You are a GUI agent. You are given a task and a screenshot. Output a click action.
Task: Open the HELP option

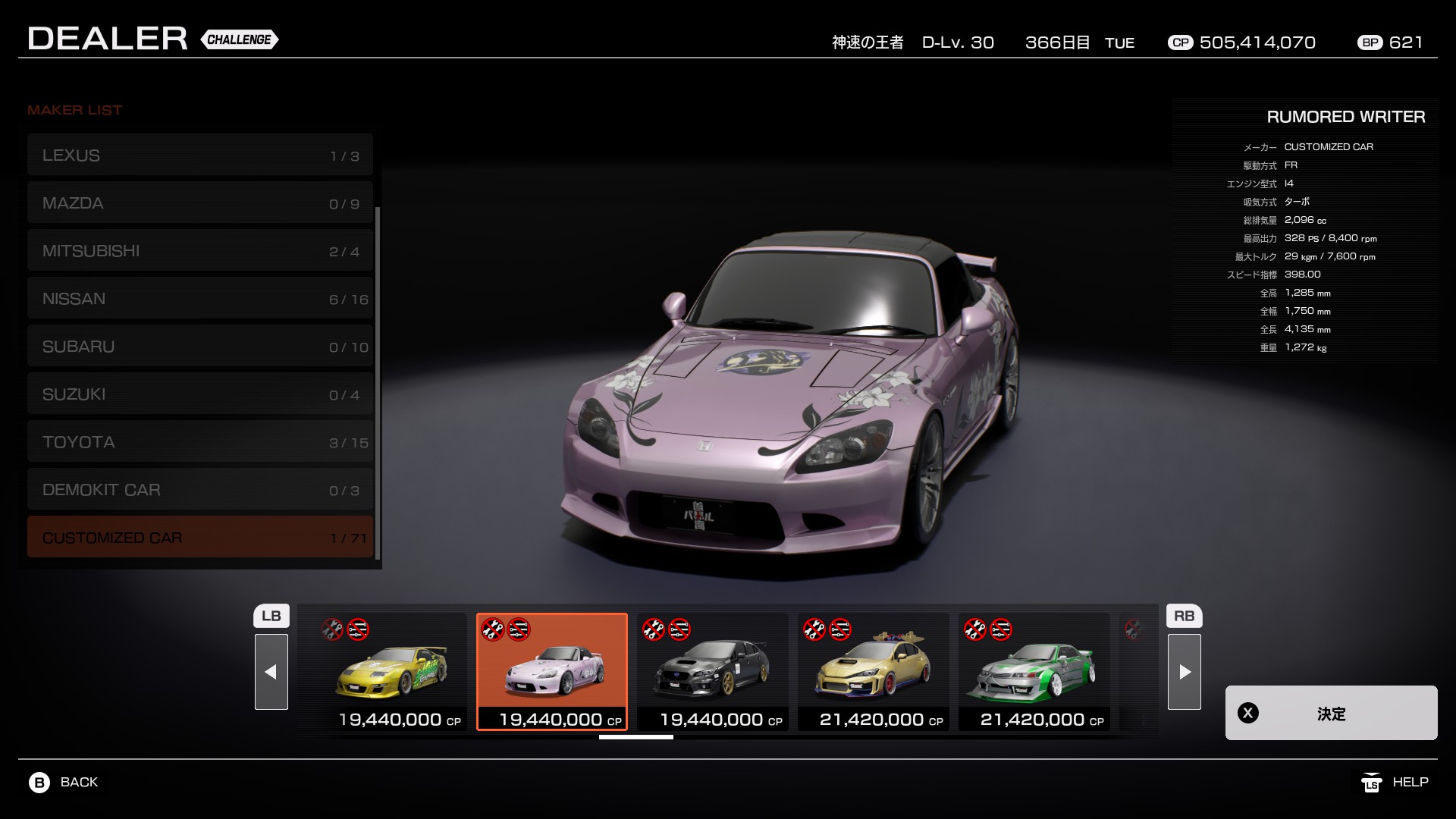[x=1395, y=782]
